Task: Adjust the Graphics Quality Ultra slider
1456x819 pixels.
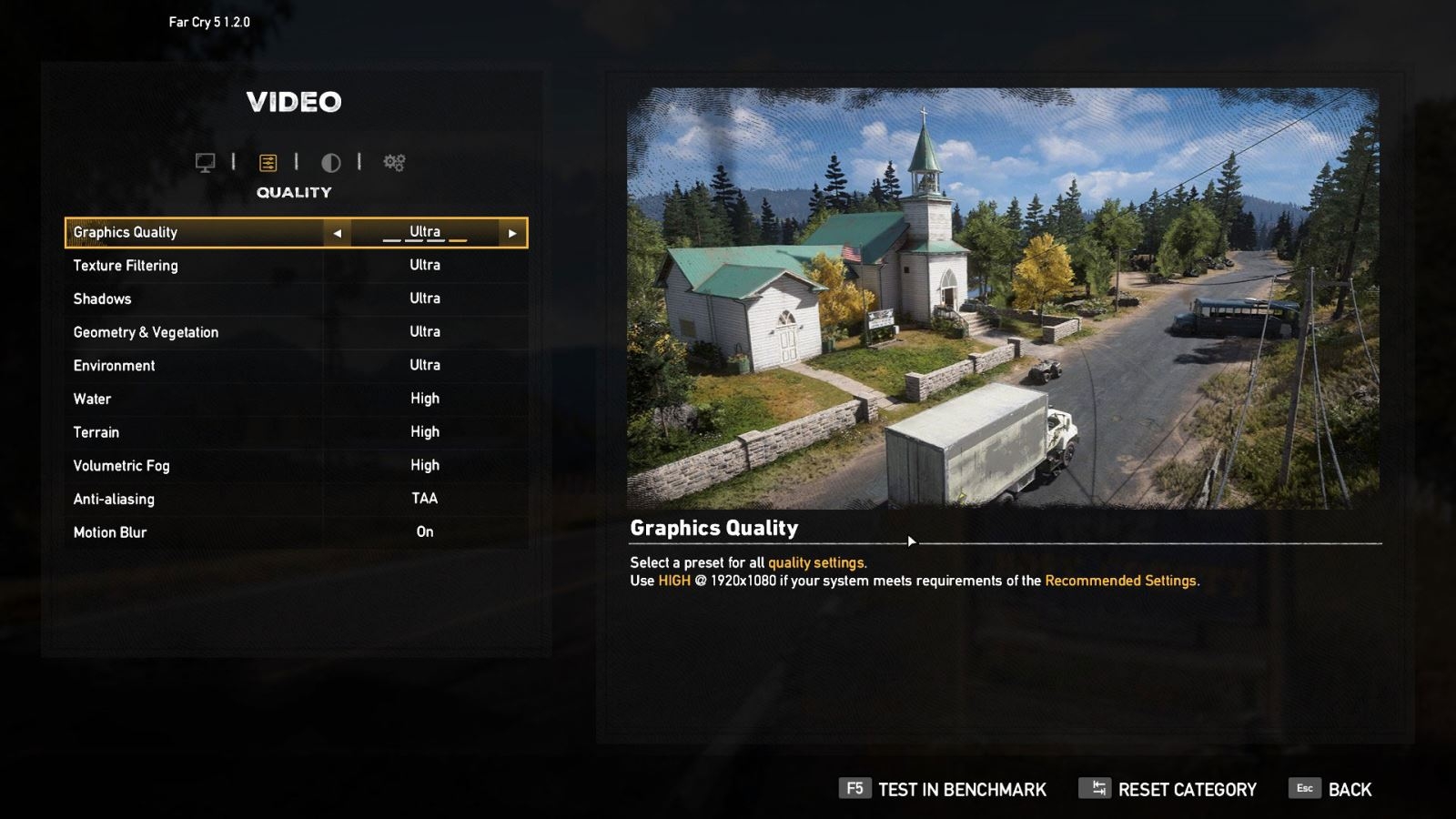Action: [x=424, y=232]
